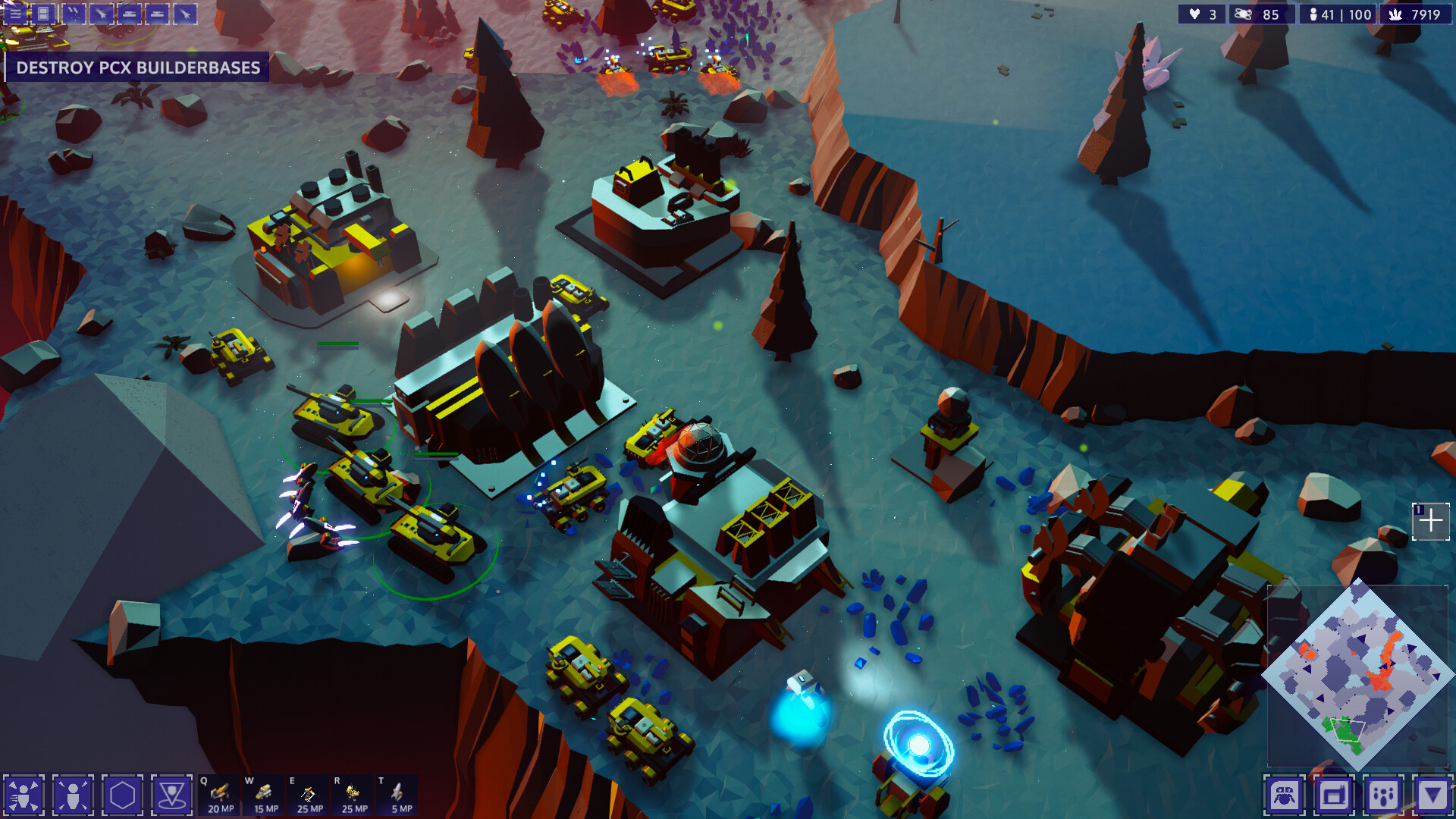Click the hexagon stance icon at bottom left
Screen dimensions: 1456x819
pyautogui.click(x=121, y=796)
